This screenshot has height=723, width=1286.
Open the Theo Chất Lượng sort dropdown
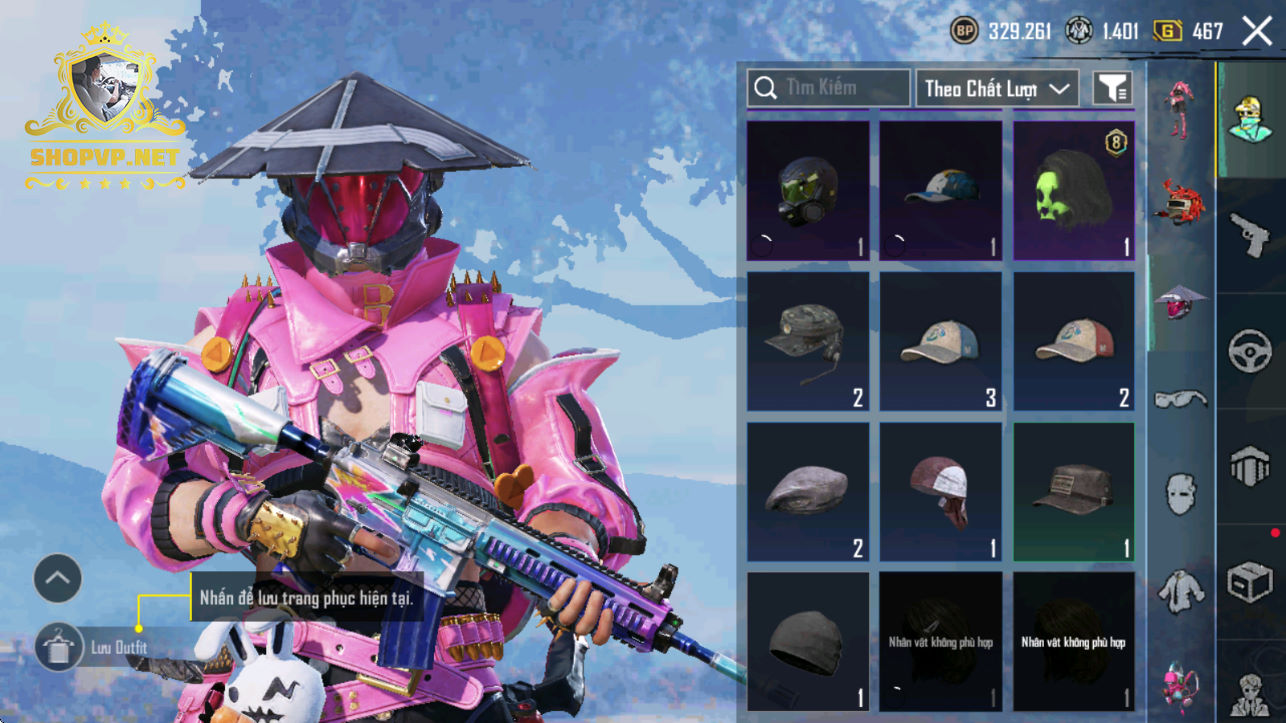tap(997, 88)
